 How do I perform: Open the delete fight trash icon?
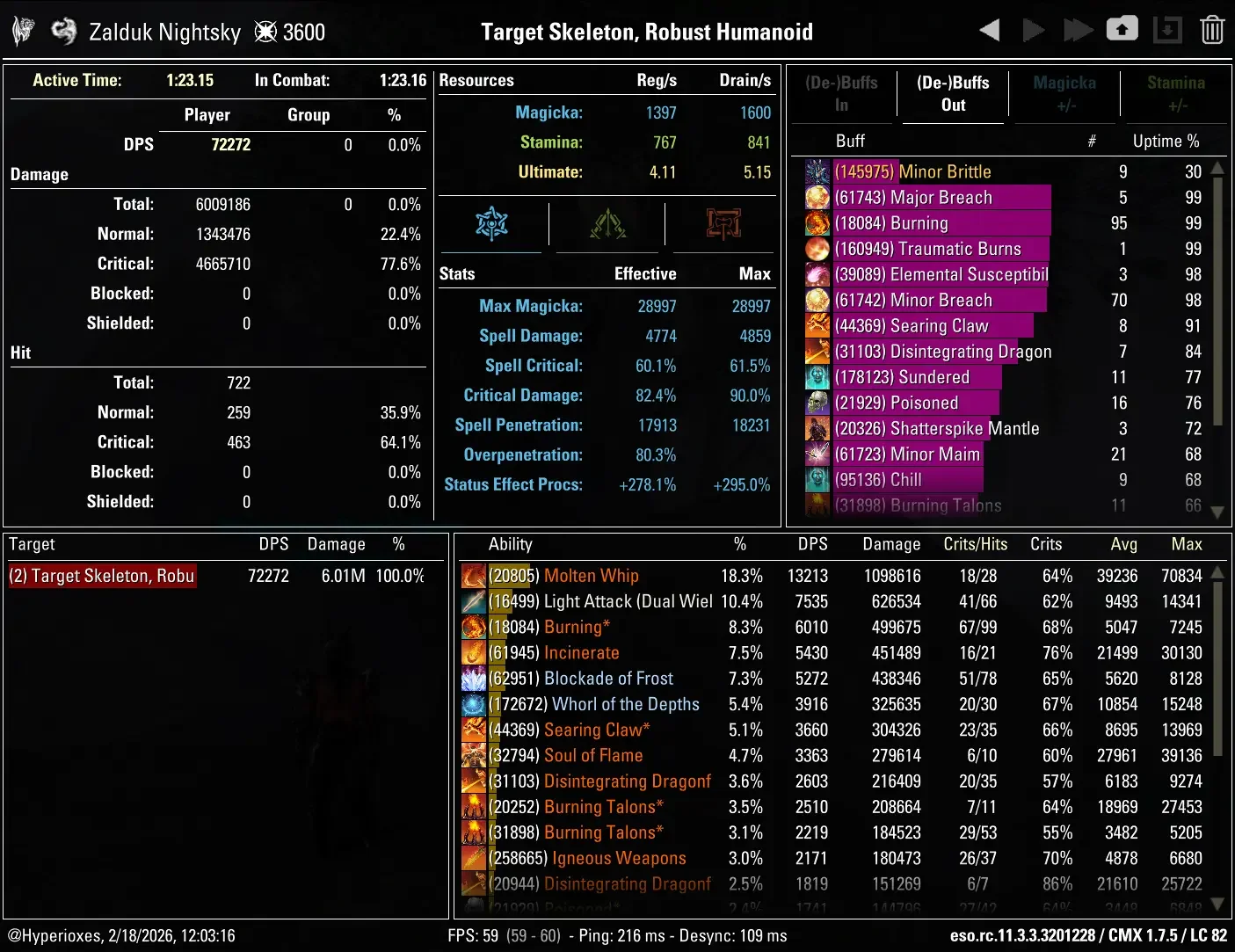(x=1212, y=29)
